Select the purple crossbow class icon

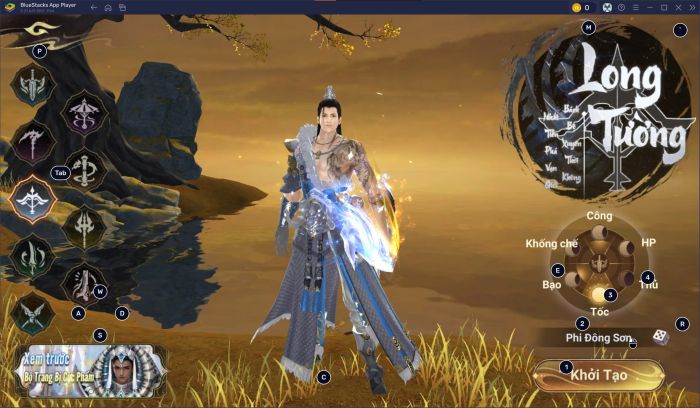click(x=86, y=113)
